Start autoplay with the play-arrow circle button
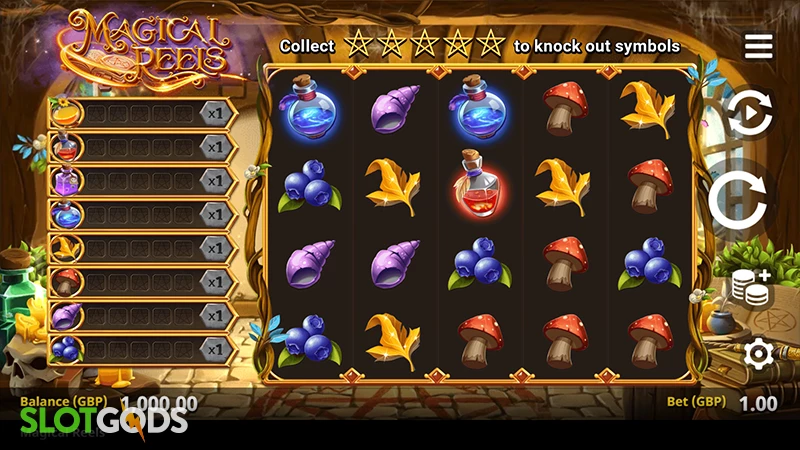Viewport: 800px width, 450px height. pos(750,115)
